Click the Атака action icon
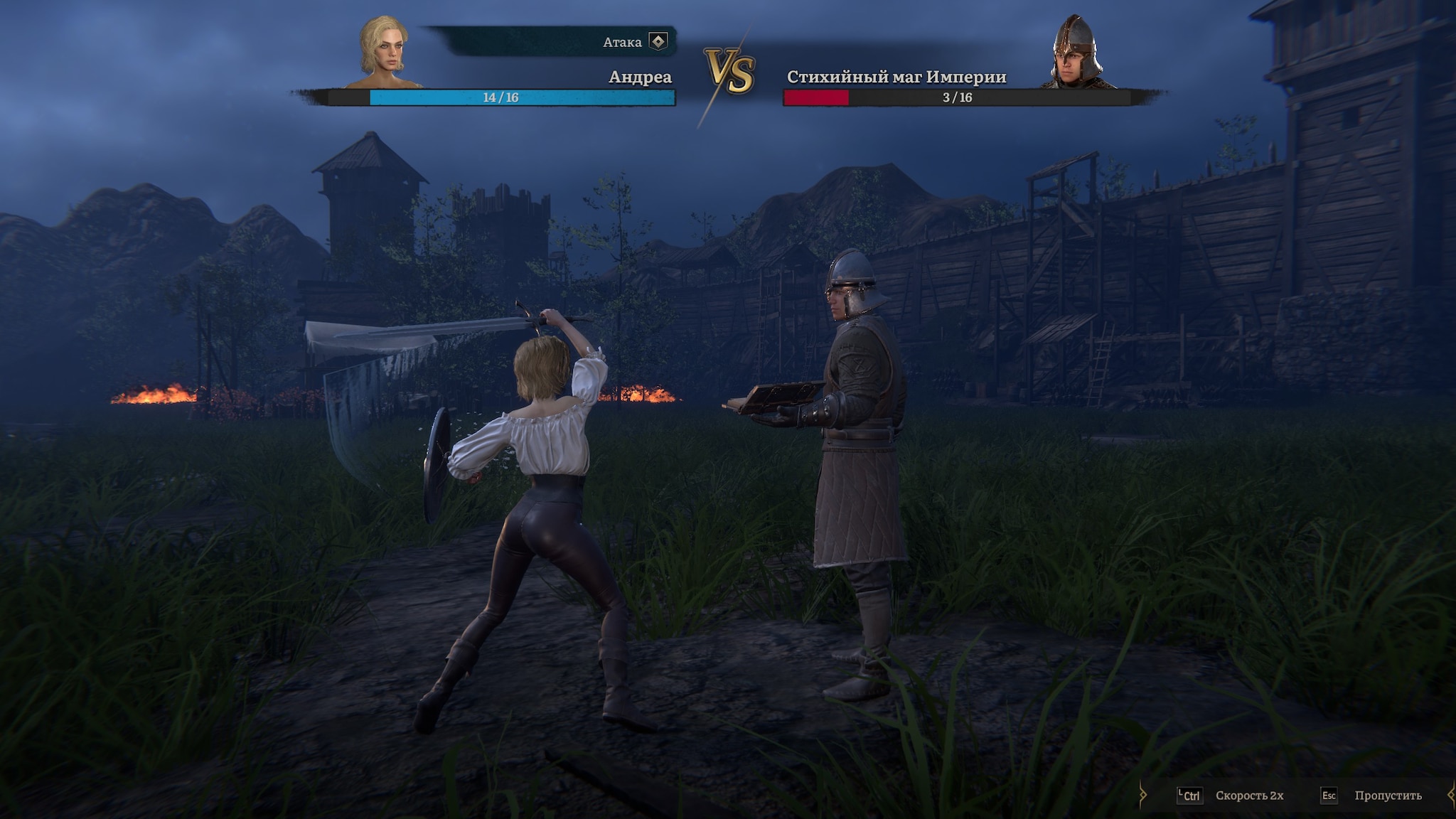The height and width of the screenshot is (819, 1456). click(658, 42)
